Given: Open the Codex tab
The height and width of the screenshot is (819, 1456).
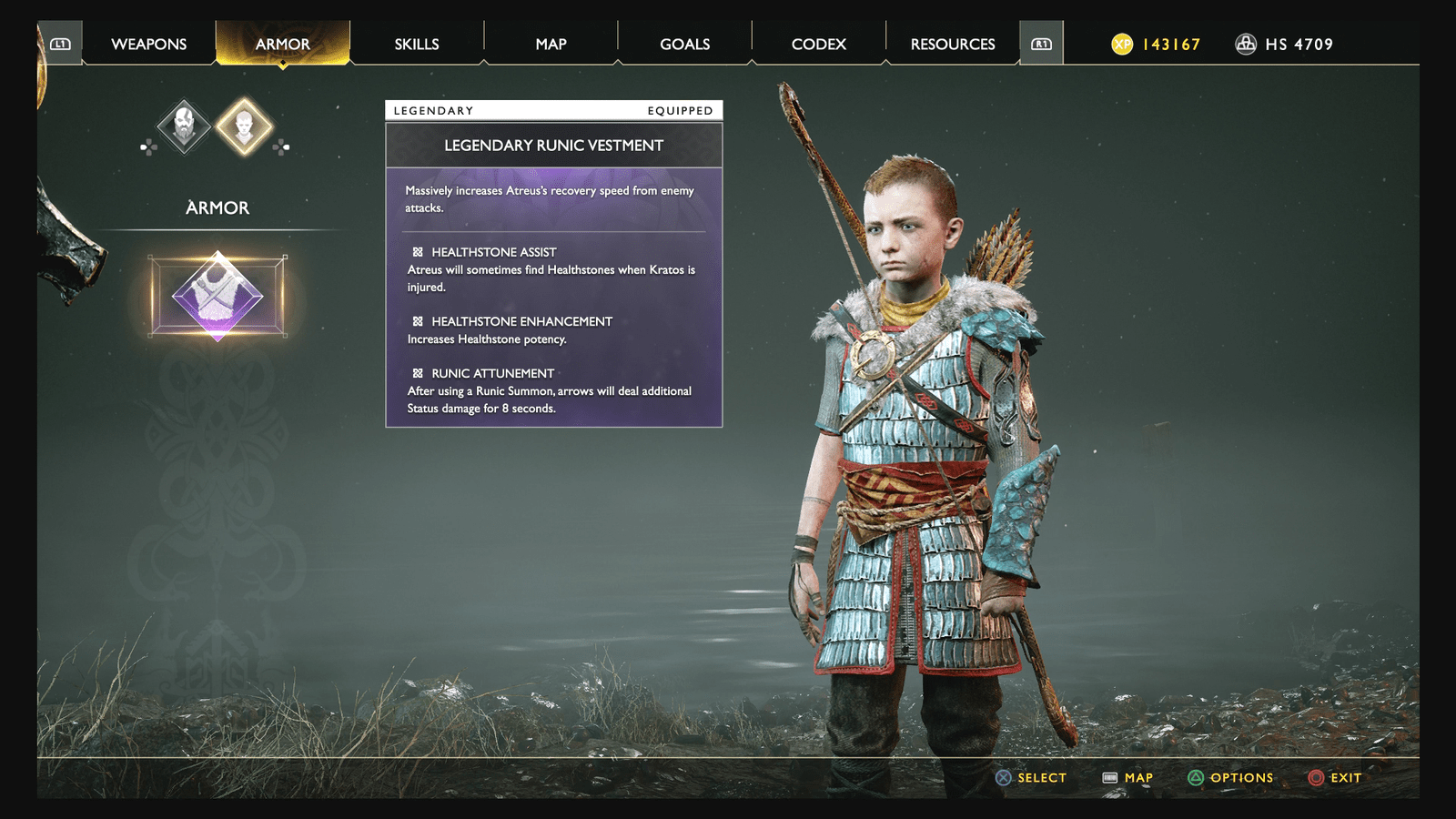Looking at the screenshot, I should [817, 44].
